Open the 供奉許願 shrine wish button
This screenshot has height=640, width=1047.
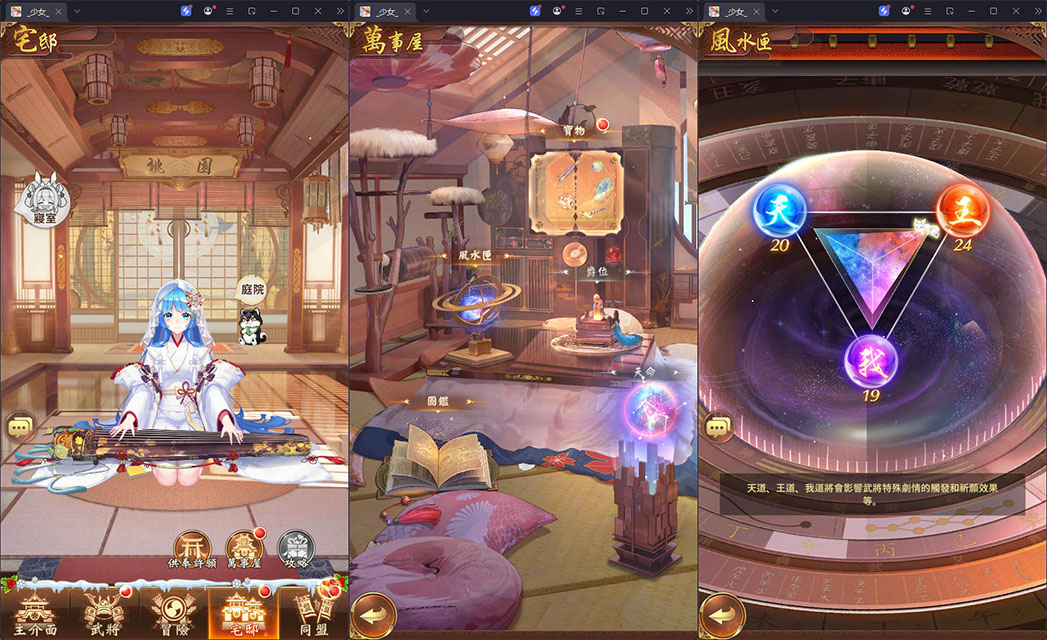point(192,548)
